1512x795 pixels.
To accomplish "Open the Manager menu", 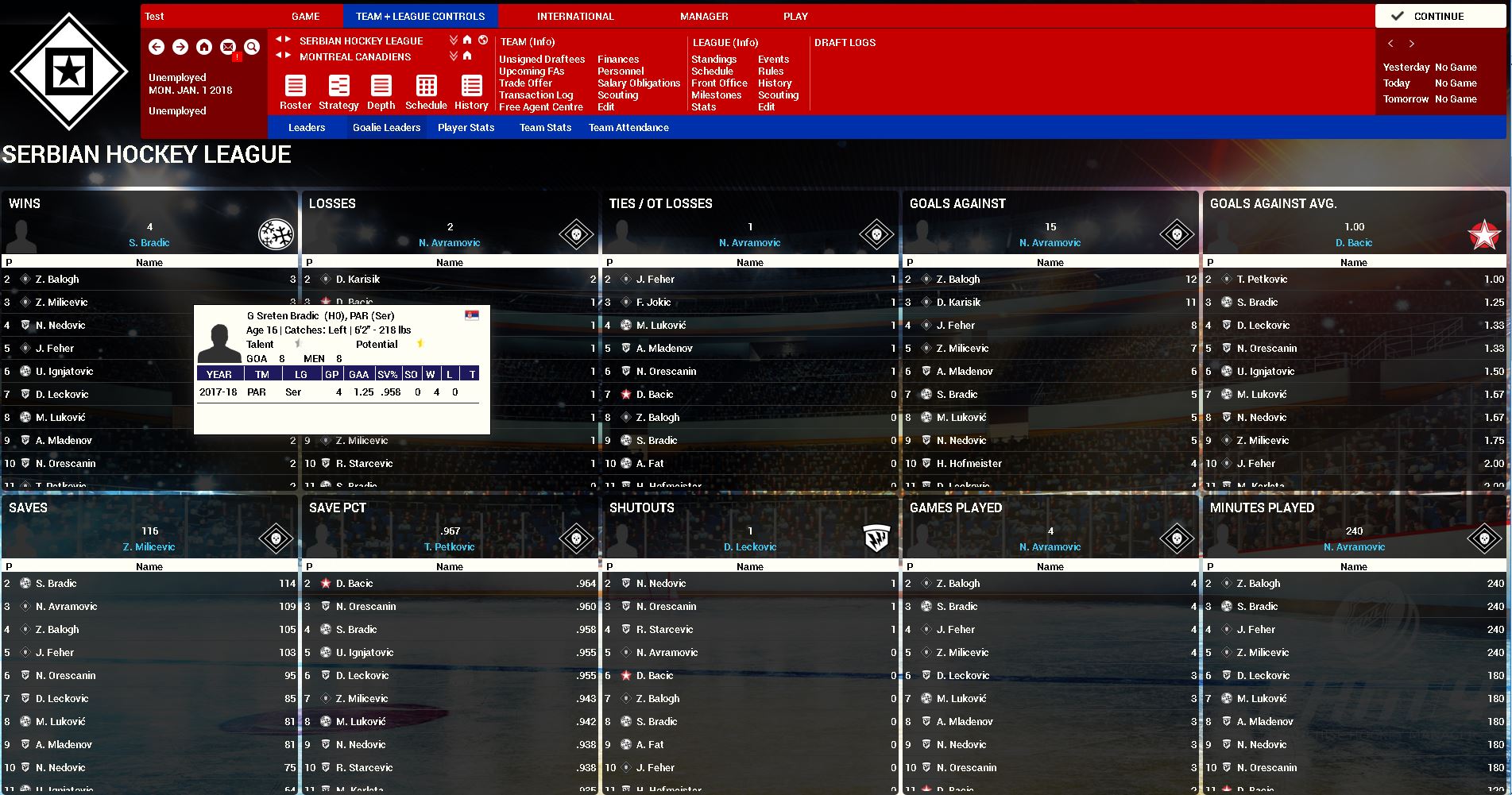I will [704, 16].
